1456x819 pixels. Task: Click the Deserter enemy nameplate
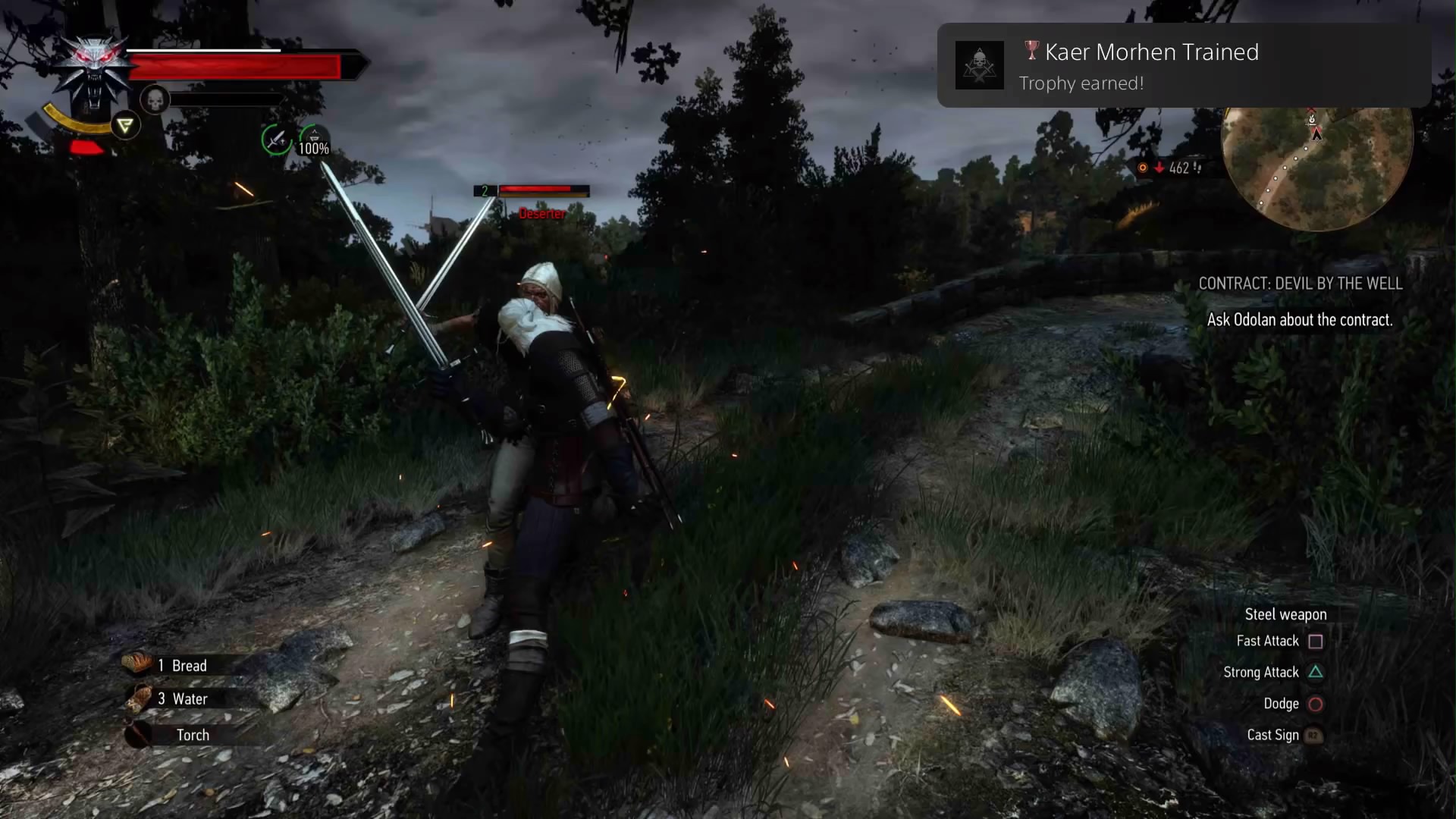click(x=541, y=213)
